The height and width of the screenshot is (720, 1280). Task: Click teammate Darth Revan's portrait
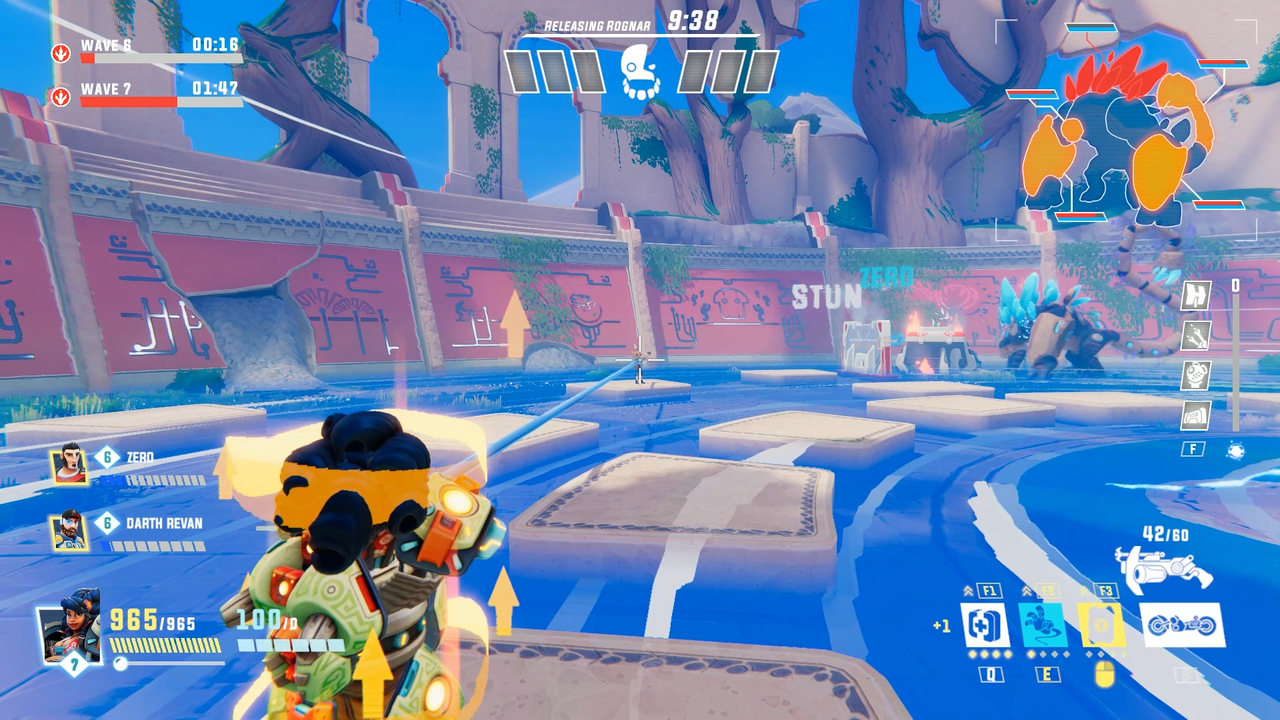coord(68,530)
